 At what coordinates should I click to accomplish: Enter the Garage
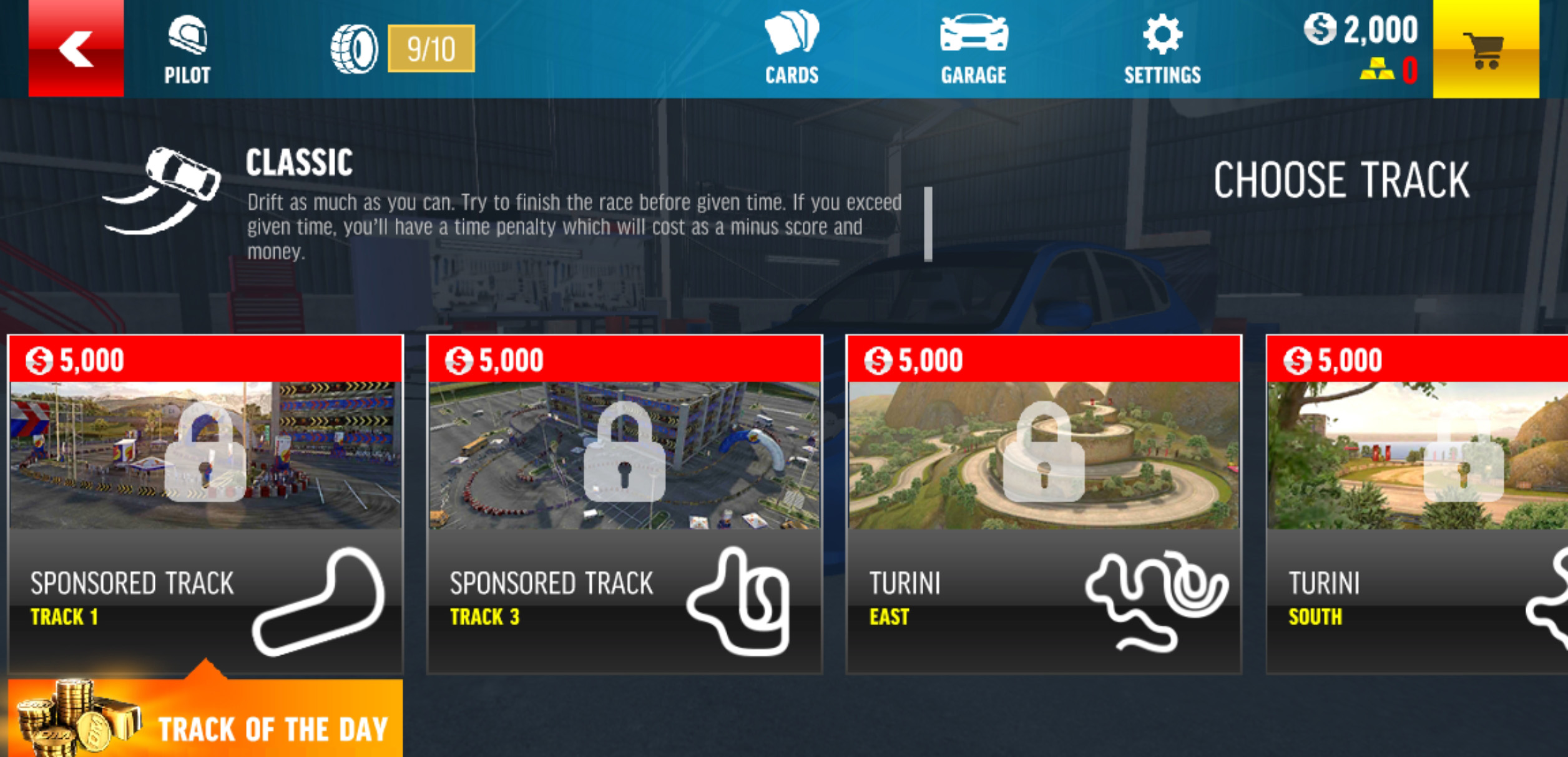pos(973,49)
